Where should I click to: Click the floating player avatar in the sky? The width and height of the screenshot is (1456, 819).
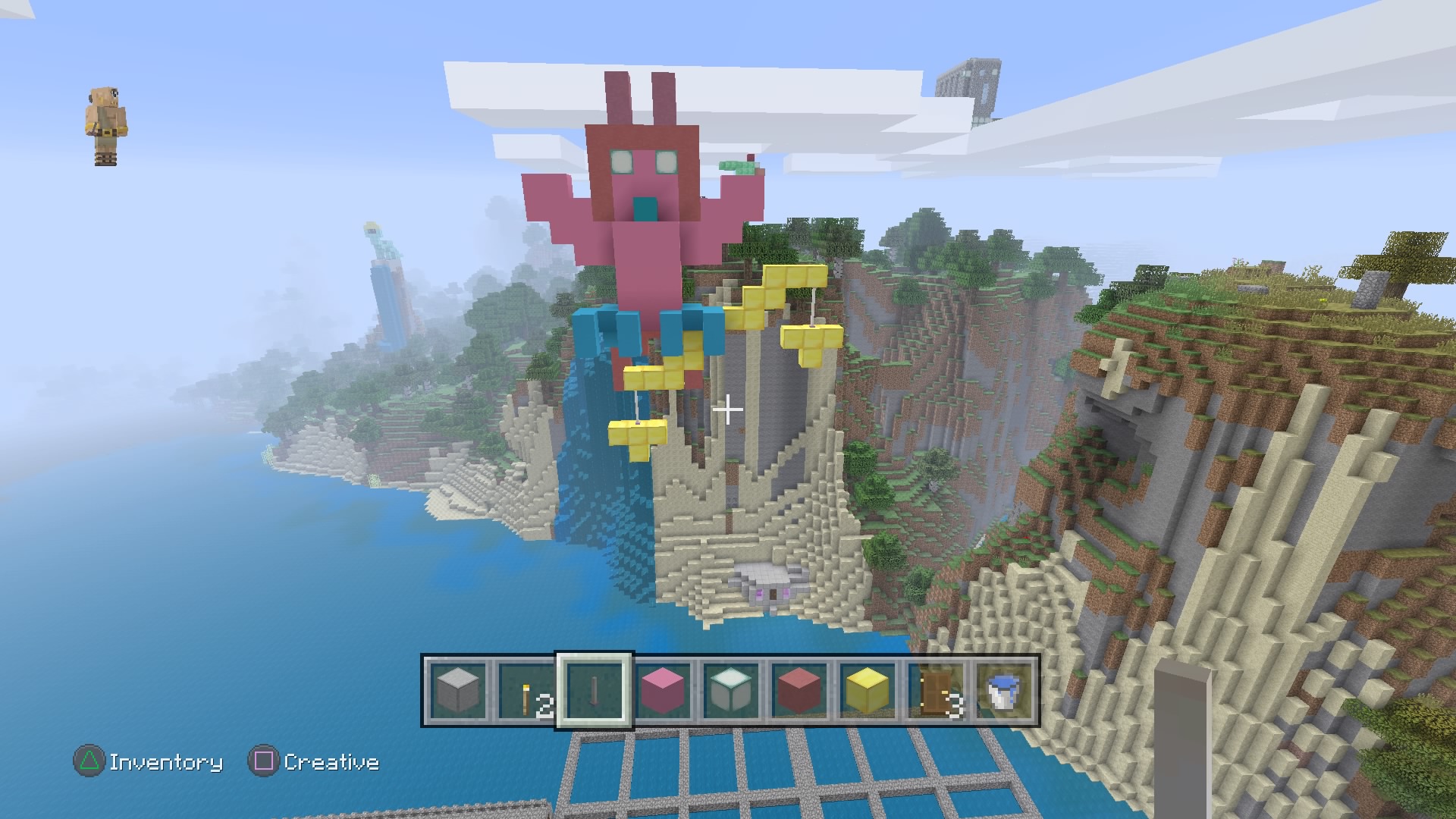(x=106, y=121)
